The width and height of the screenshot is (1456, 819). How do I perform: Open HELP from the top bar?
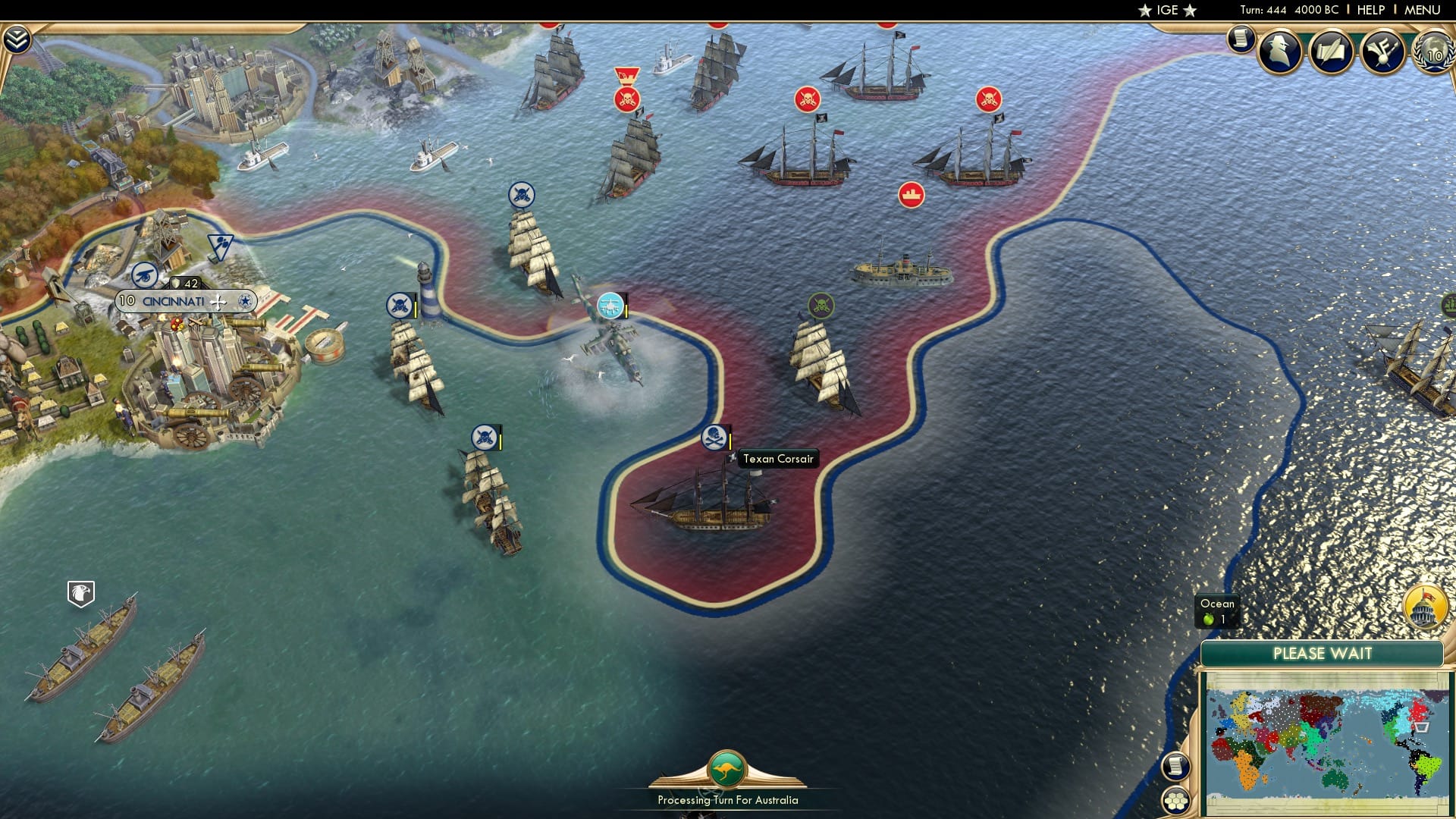click(1371, 10)
